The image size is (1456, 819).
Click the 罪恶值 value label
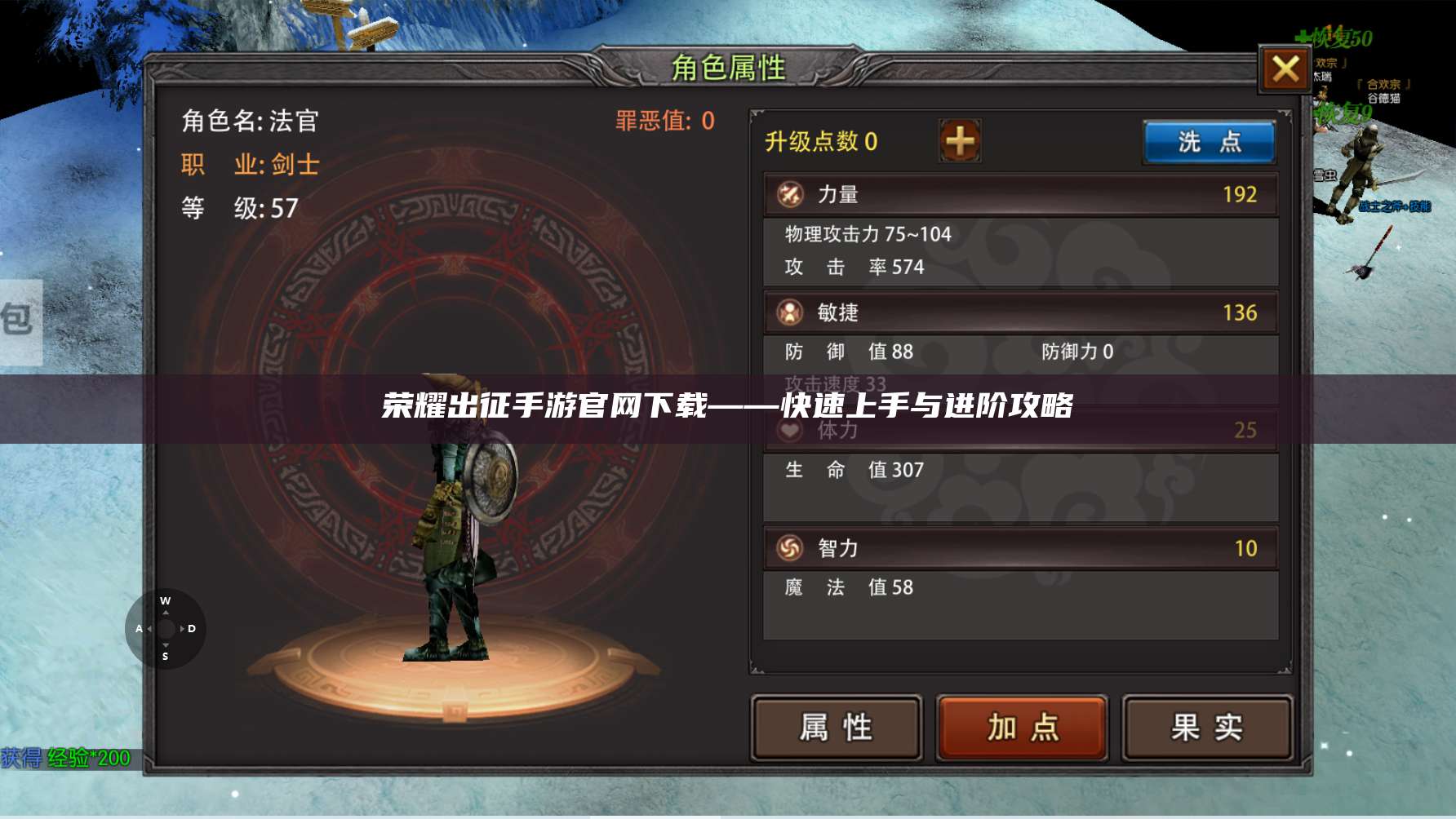[663, 121]
